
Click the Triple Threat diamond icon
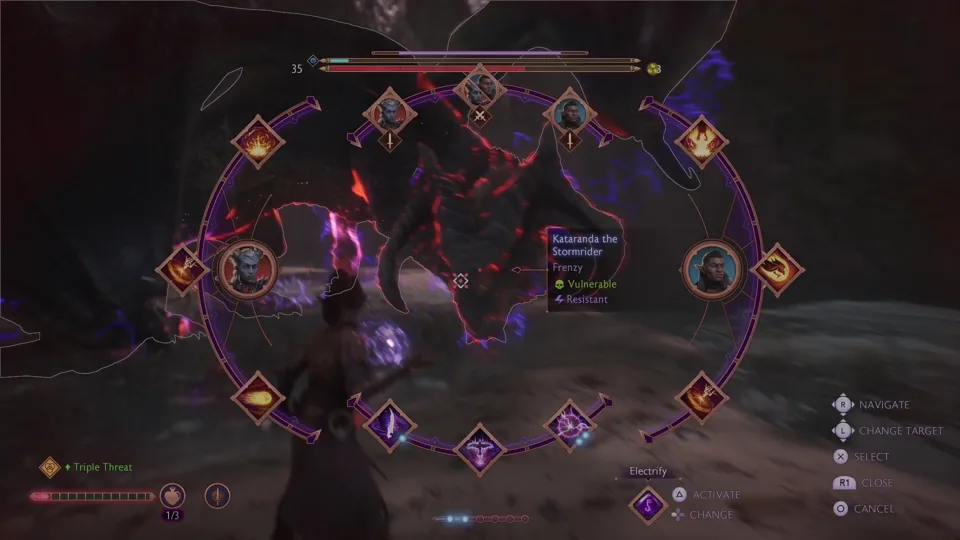50,467
